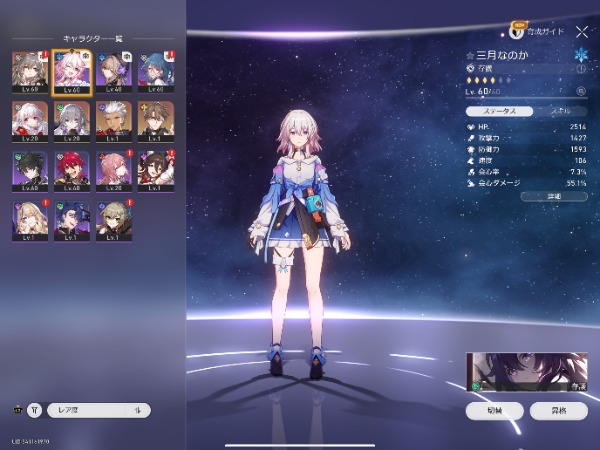Viewport: 600px width, 450px height.
Task: Select the dark-skinned white-haired Lv.1 character
Action: pos(113,122)
